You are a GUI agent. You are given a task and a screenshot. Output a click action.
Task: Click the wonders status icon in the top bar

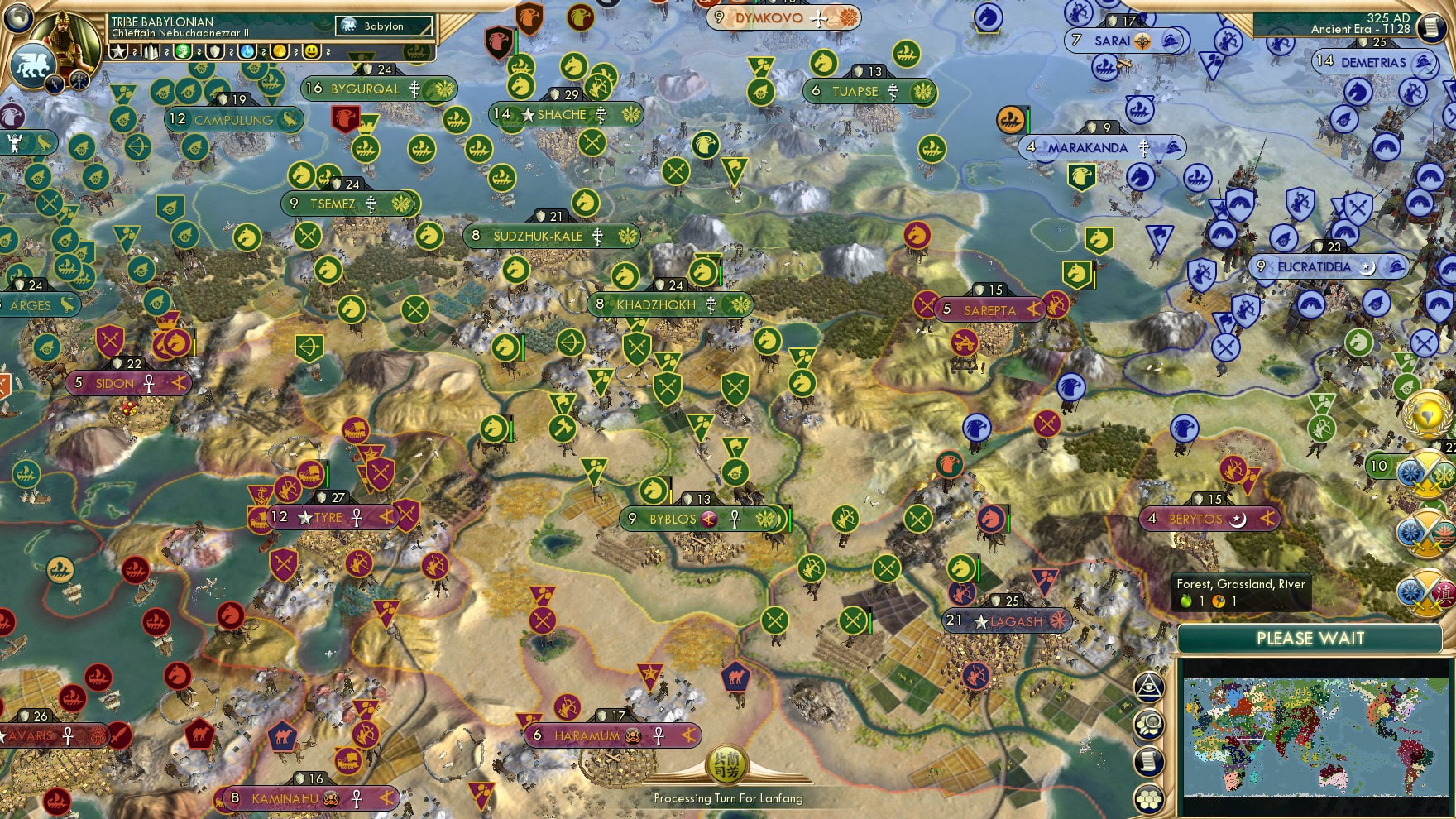coord(151,52)
